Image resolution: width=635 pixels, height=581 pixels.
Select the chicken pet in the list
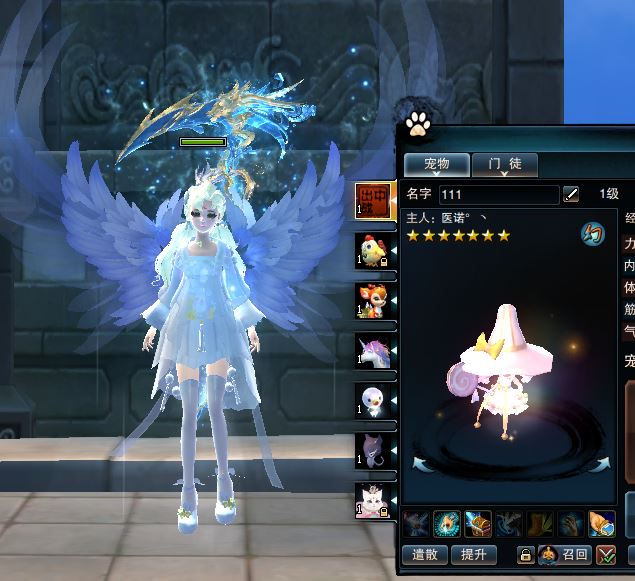[371, 250]
